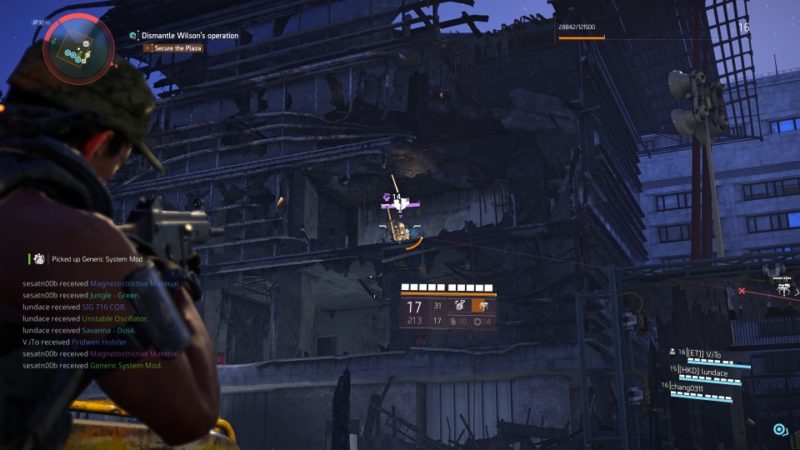
Task: Click the Secure the Plaza objective
Action: [x=178, y=48]
